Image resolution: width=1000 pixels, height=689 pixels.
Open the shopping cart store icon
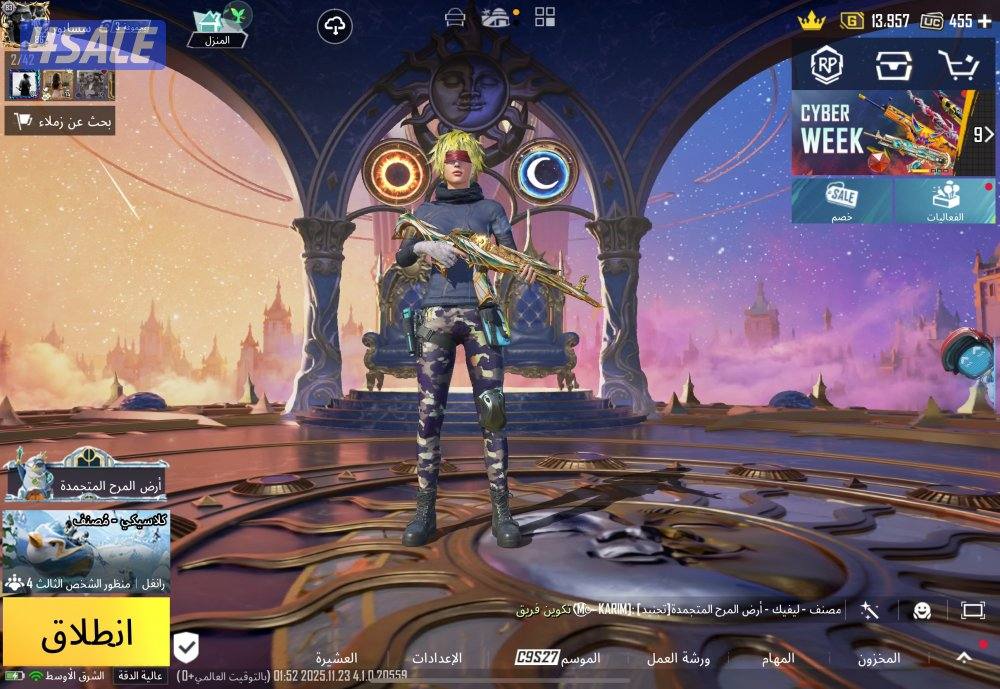point(957,65)
